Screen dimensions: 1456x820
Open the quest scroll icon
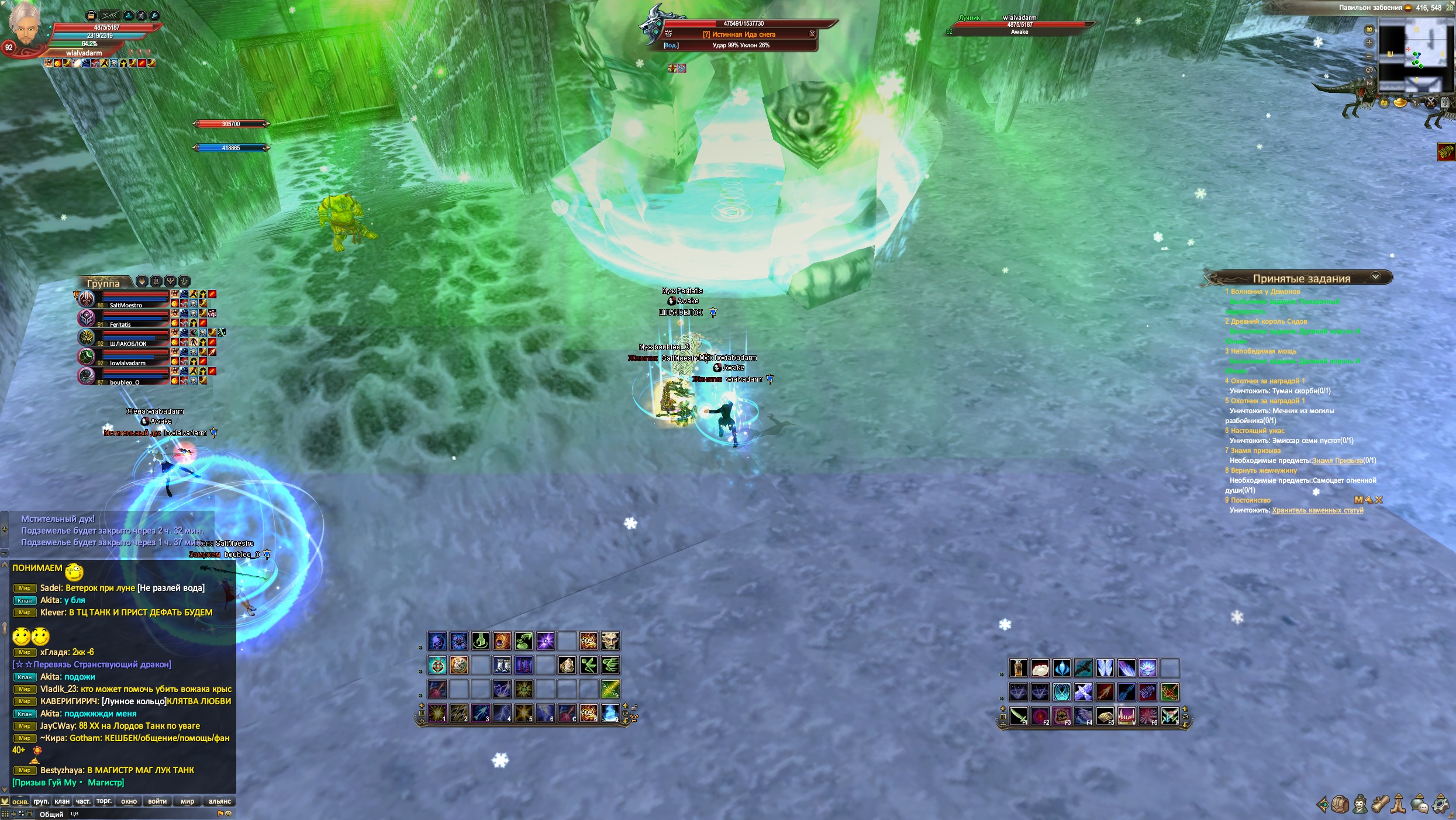(1380, 804)
